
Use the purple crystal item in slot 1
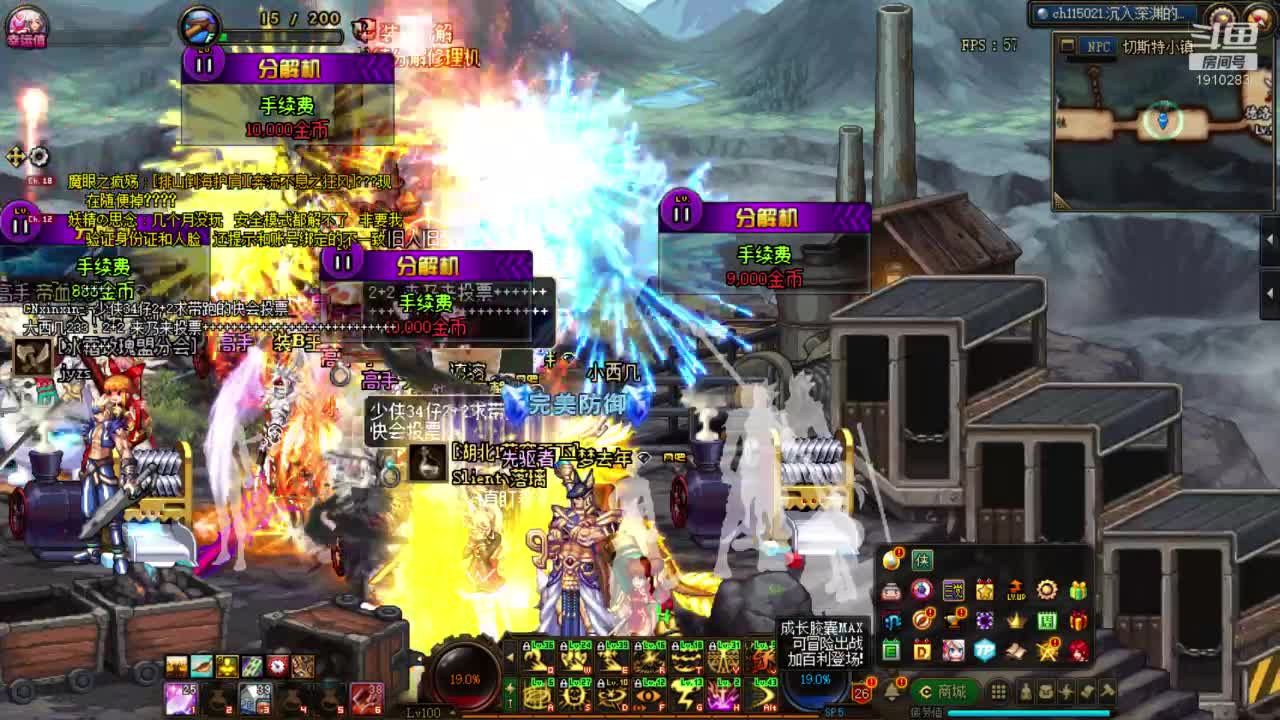click(180, 696)
